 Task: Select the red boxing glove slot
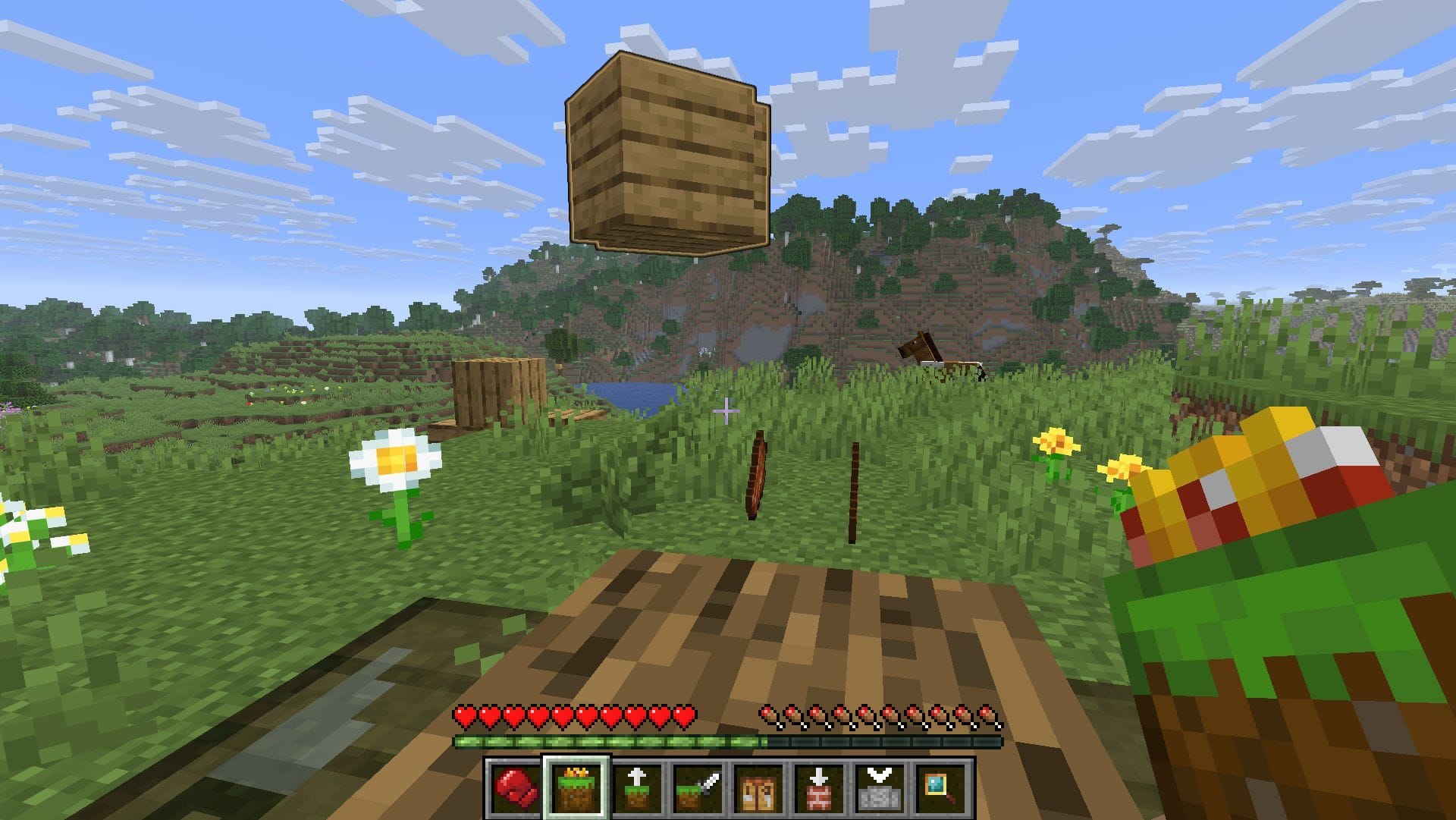click(x=516, y=787)
